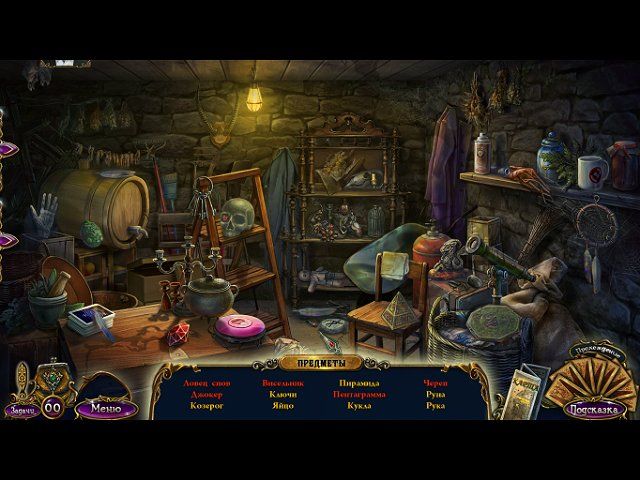640x480 pixels.
Task: Use the Подсказка hint button
Action: point(594,408)
